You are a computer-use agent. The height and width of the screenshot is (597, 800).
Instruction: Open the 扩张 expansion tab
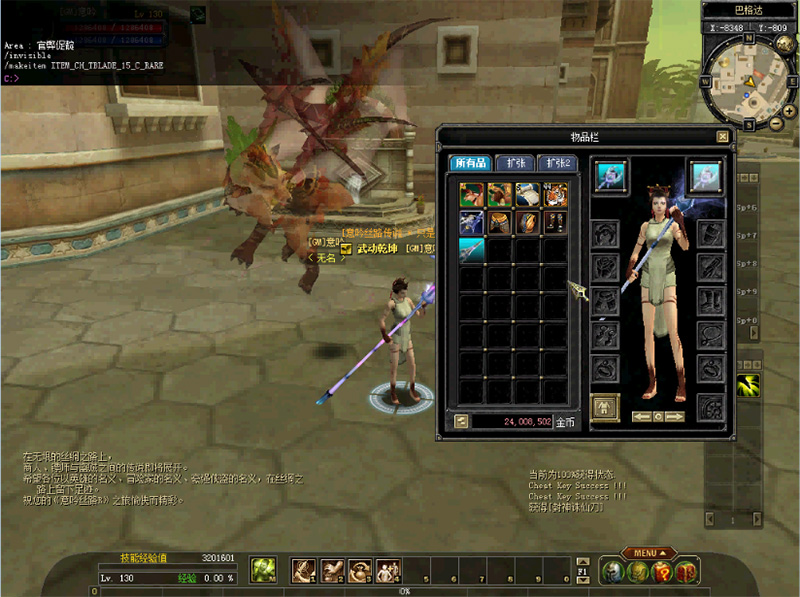tap(515, 163)
